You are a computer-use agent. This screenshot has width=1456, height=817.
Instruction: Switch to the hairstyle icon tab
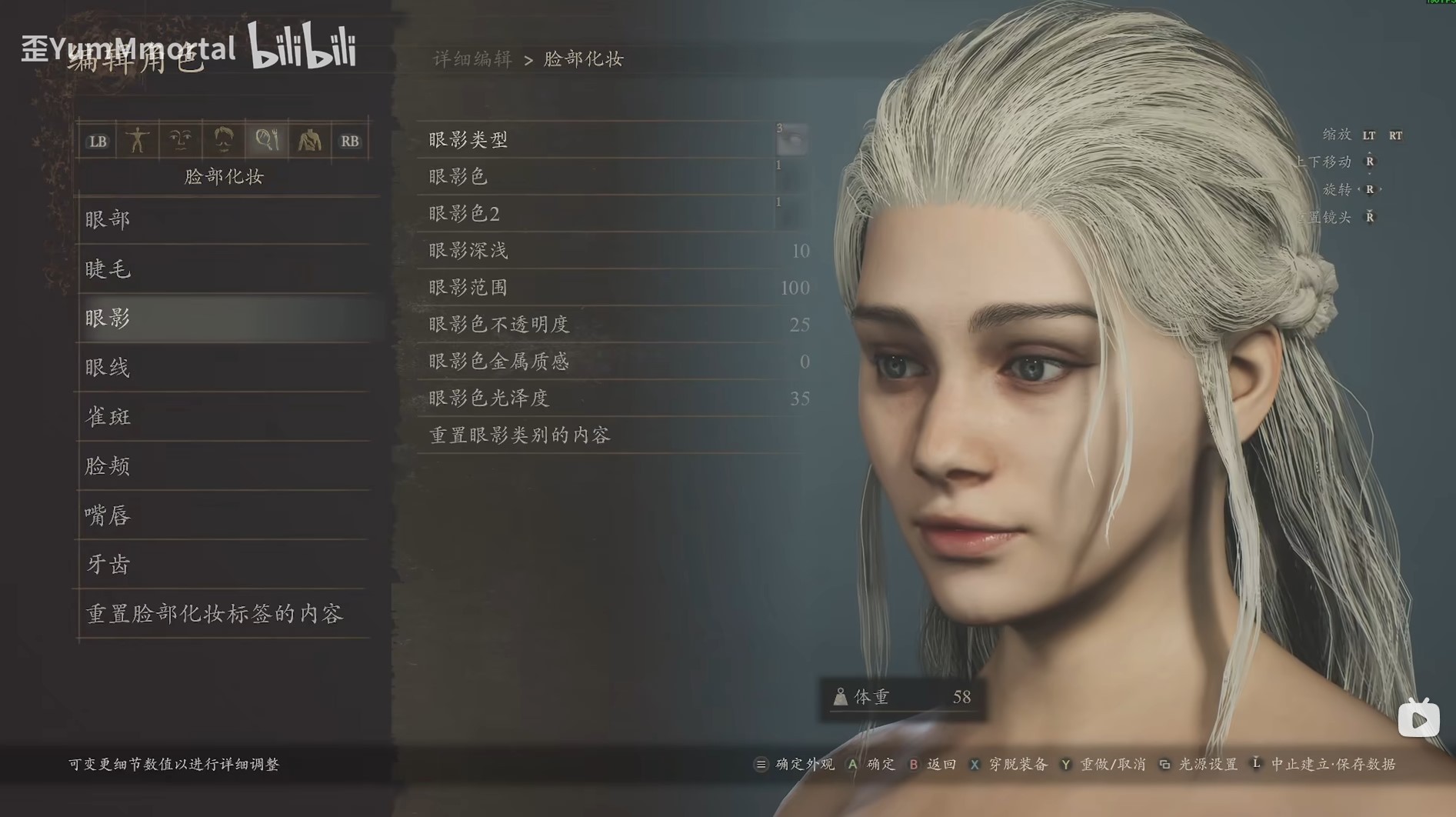point(223,141)
